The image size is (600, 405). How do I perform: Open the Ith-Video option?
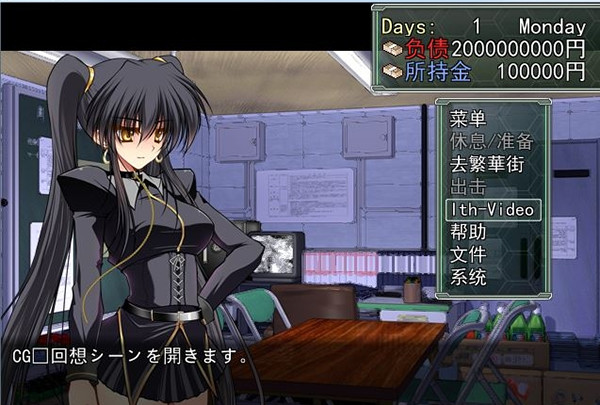pos(493,209)
